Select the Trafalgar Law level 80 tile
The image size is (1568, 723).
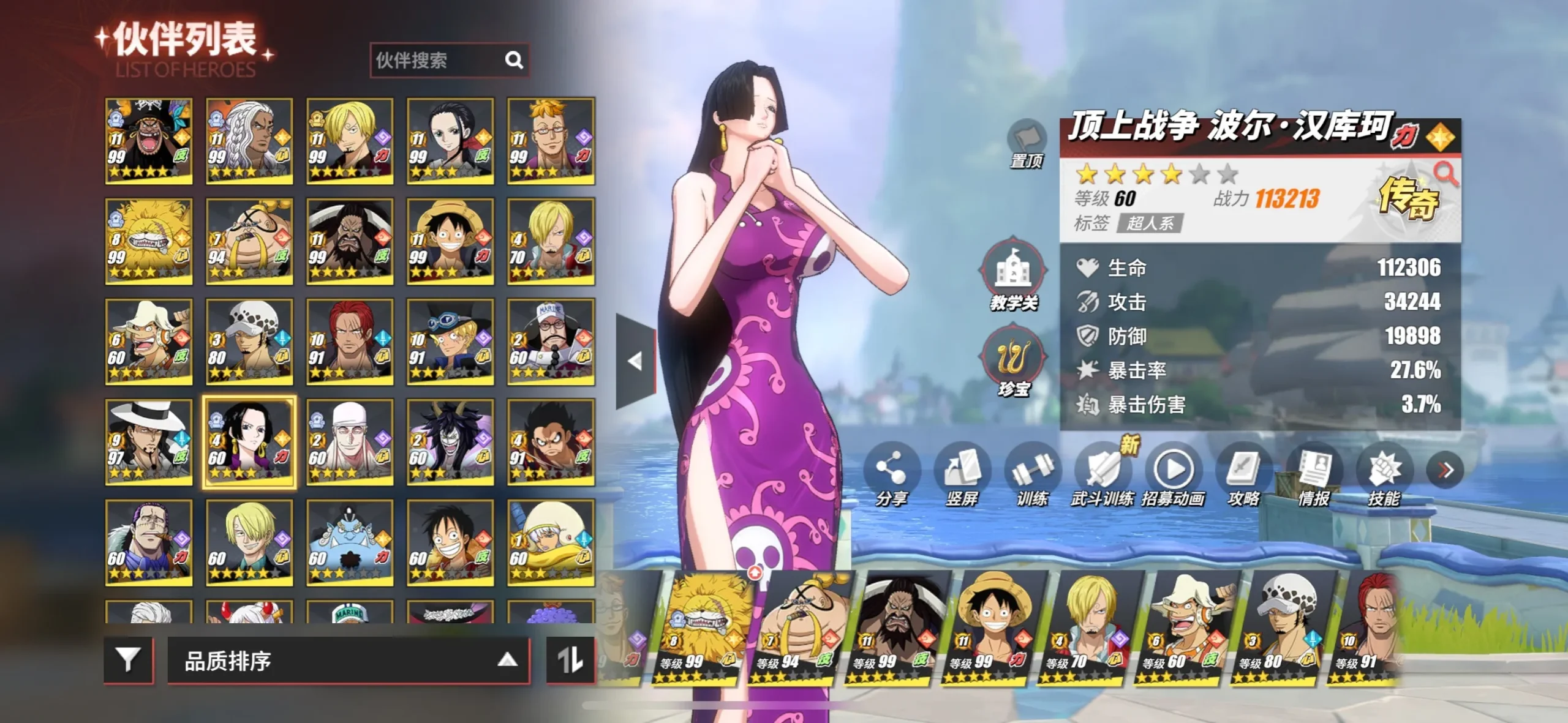pos(249,342)
